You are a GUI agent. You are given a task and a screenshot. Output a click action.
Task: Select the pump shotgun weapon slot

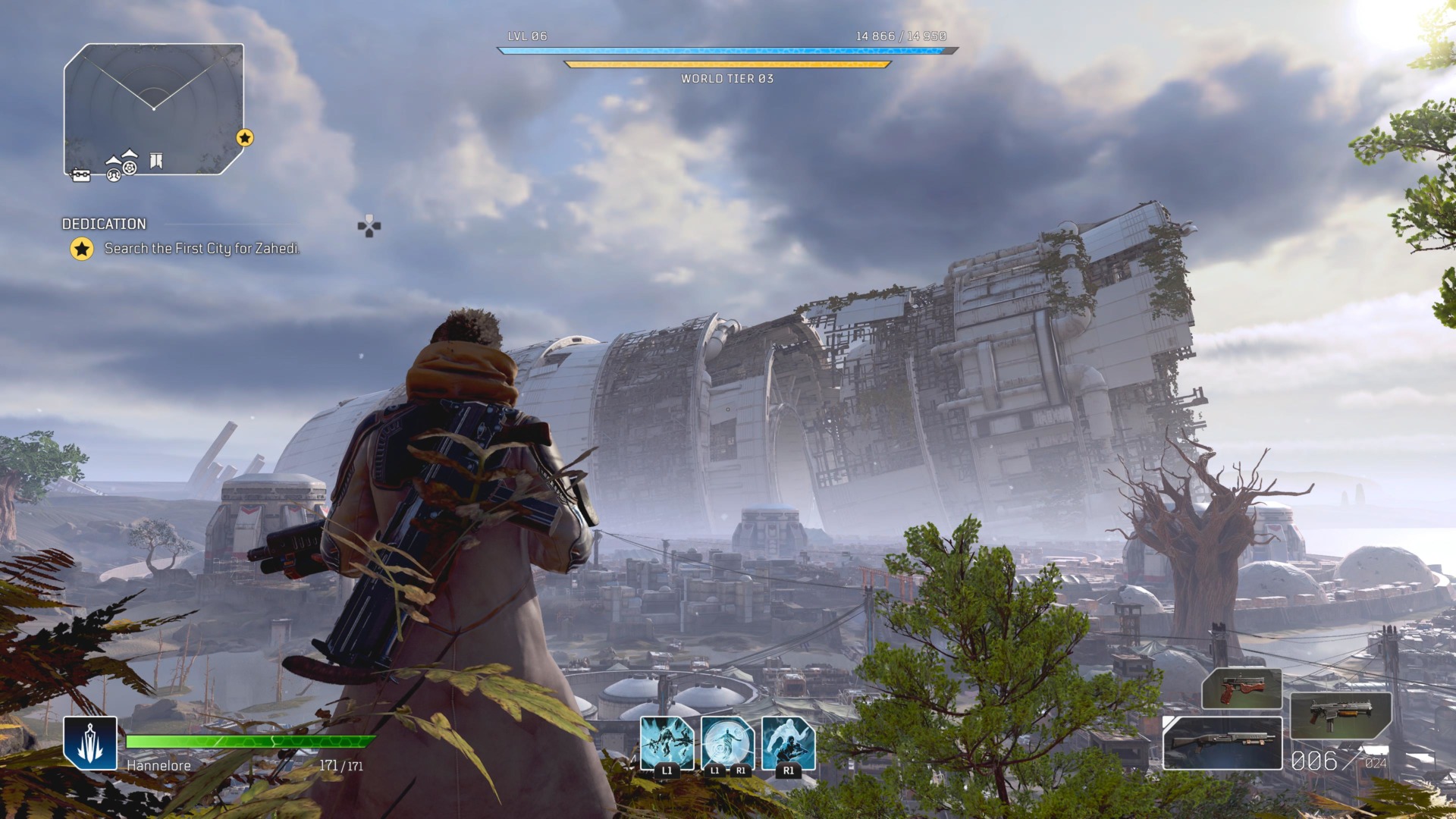pyautogui.click(x=1222, y=743)
